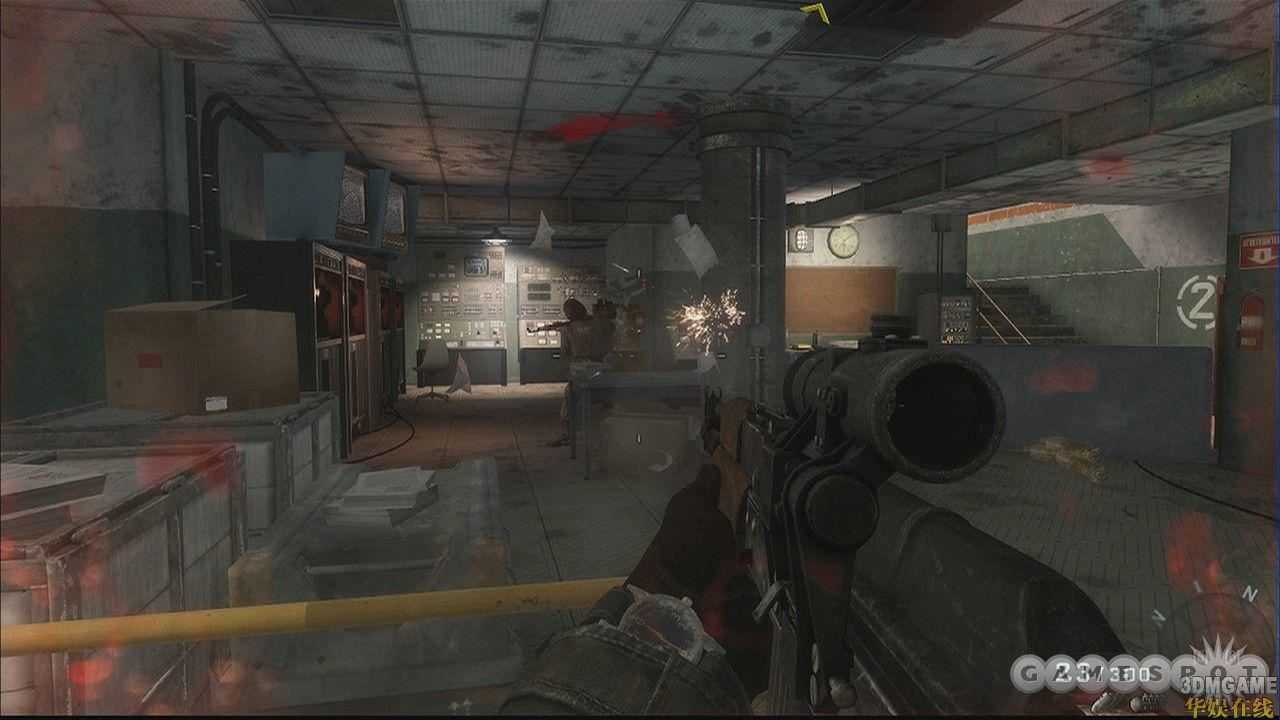Select the wall clock above the doorway
This screenshot has height=720, width=1280.
pos(843,243)
